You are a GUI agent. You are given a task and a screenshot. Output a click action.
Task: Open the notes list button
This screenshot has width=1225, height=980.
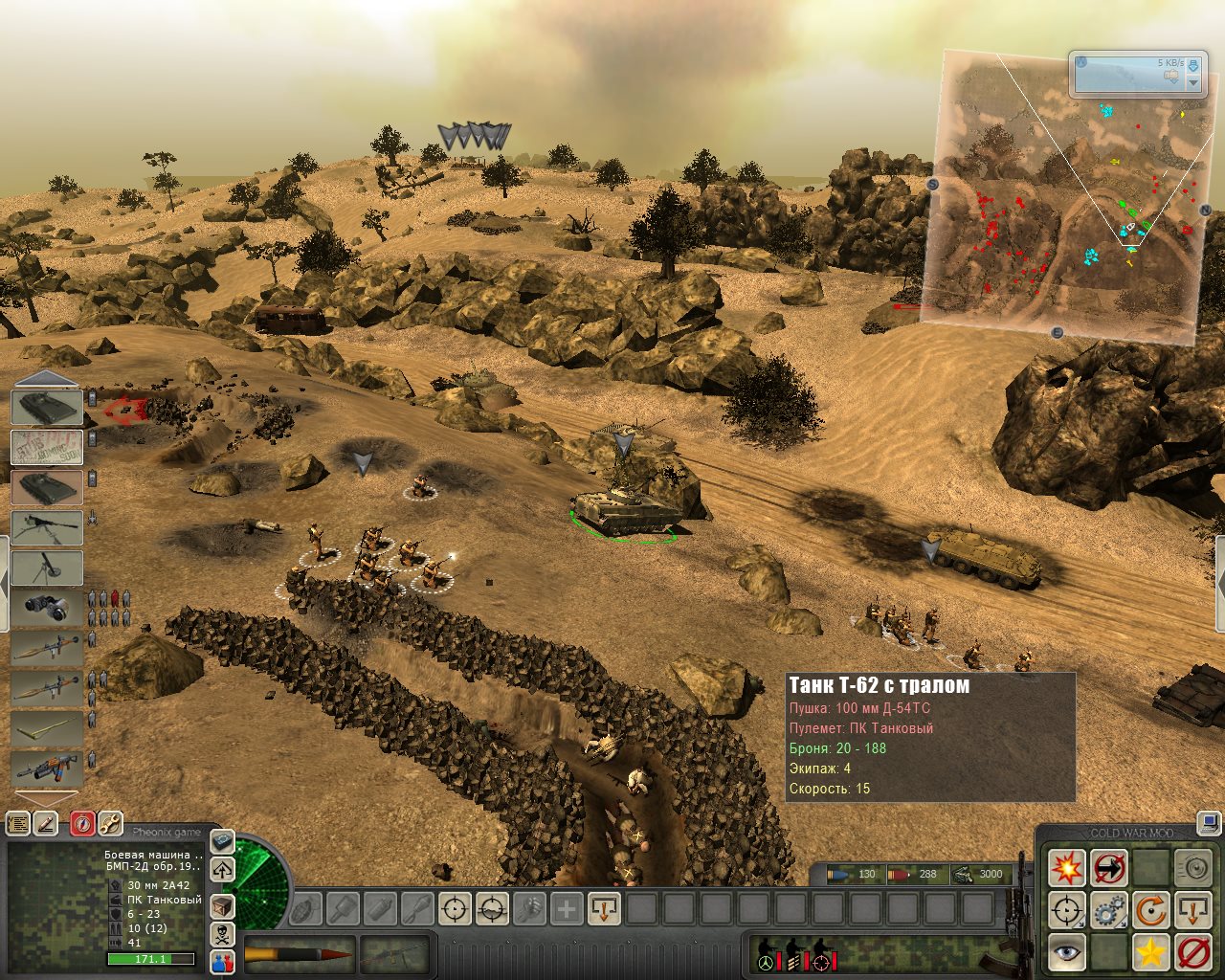point(17,823)
